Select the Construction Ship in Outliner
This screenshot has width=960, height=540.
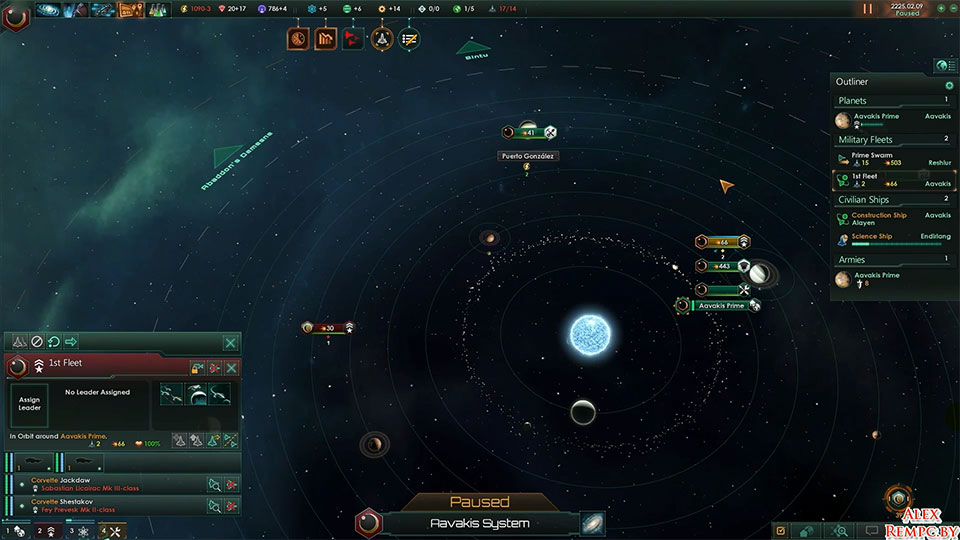(878, 215)
